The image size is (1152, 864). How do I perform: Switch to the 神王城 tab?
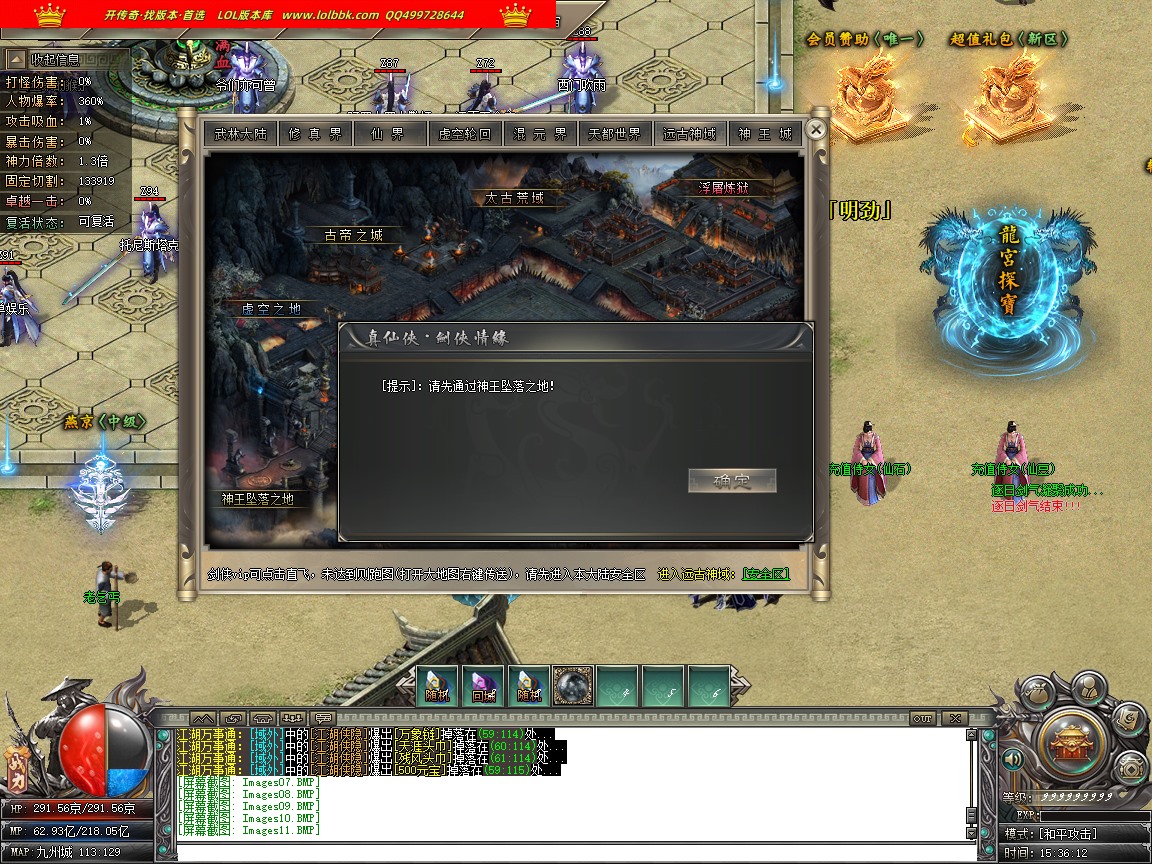pos(765,134)
